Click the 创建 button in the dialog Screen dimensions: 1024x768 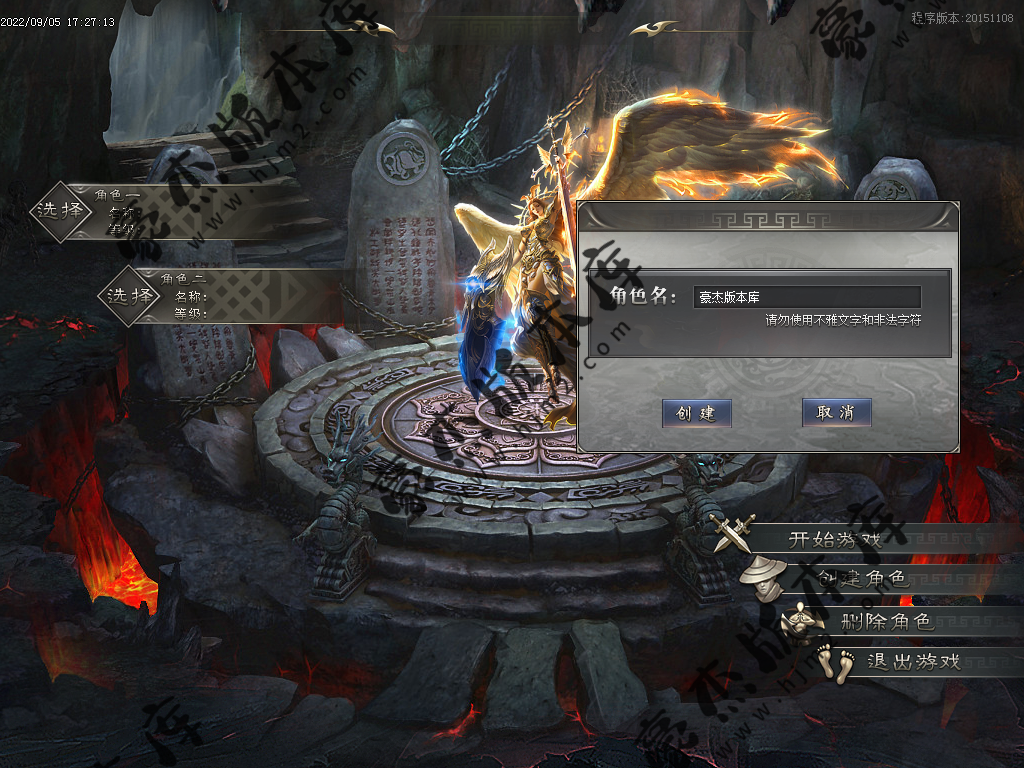click(x=696, y=413)
